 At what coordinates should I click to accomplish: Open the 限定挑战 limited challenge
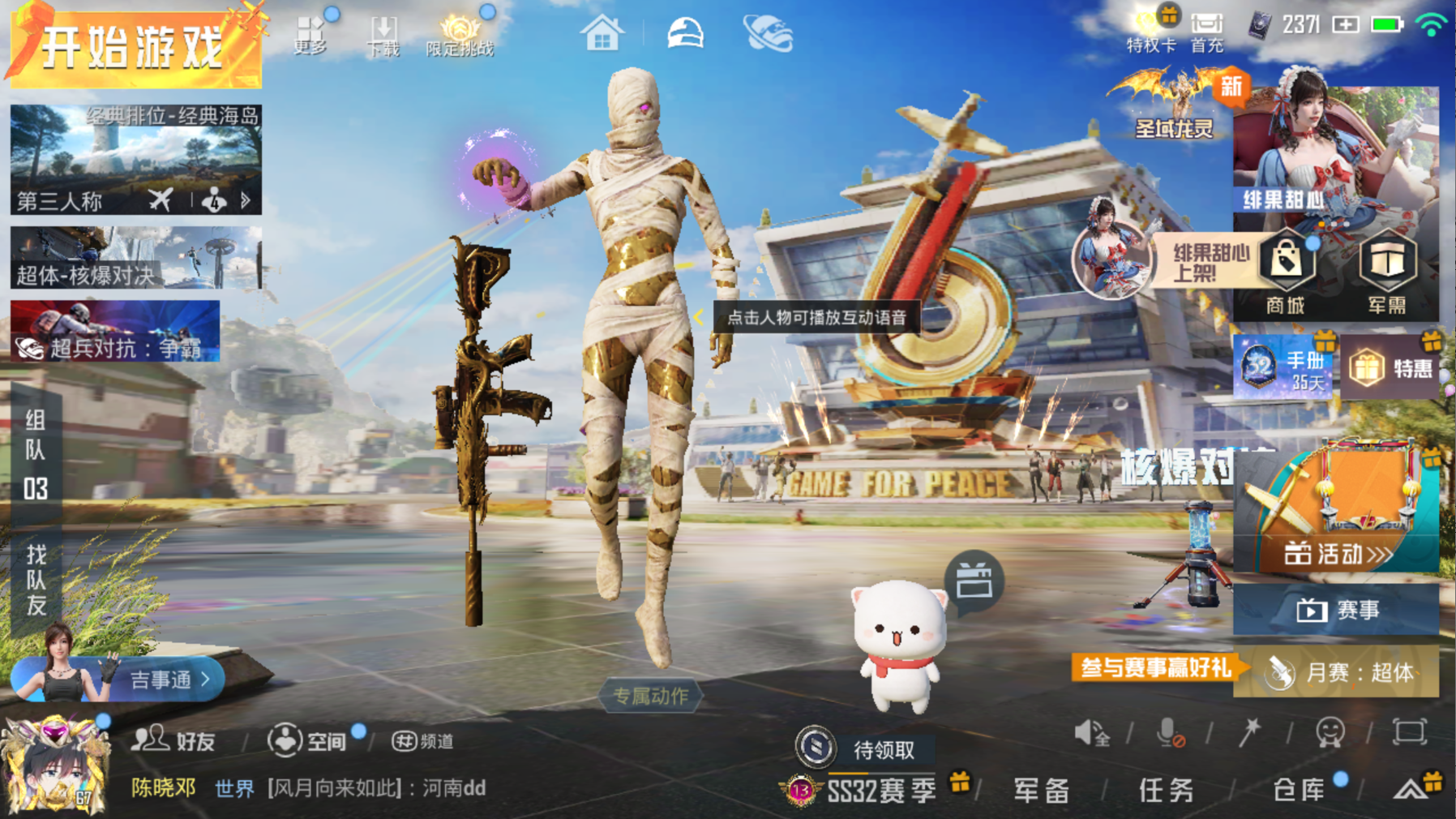(460, 36)
